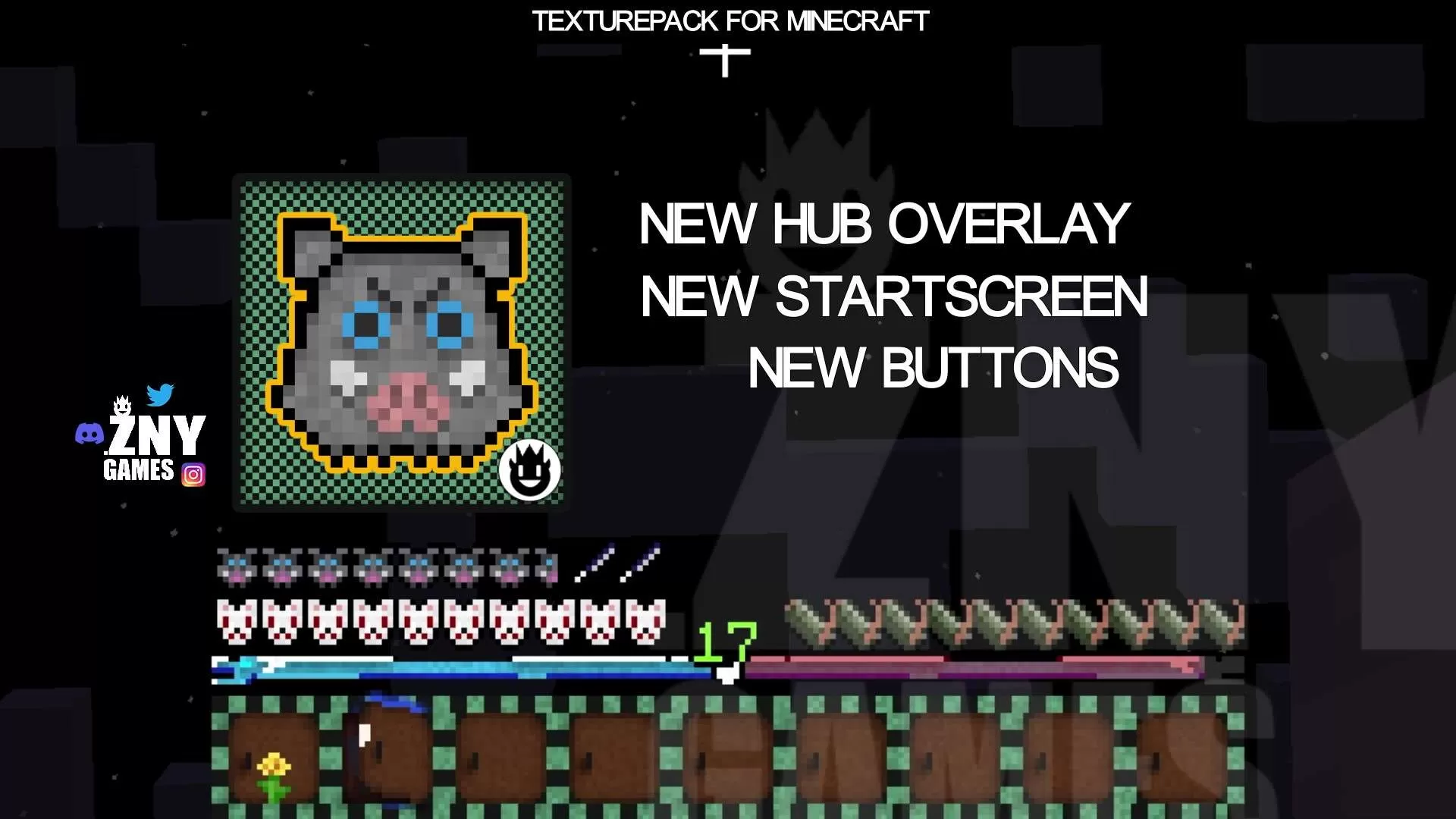Click the Twitter bird icon
1456x819 pixels.
160,393
